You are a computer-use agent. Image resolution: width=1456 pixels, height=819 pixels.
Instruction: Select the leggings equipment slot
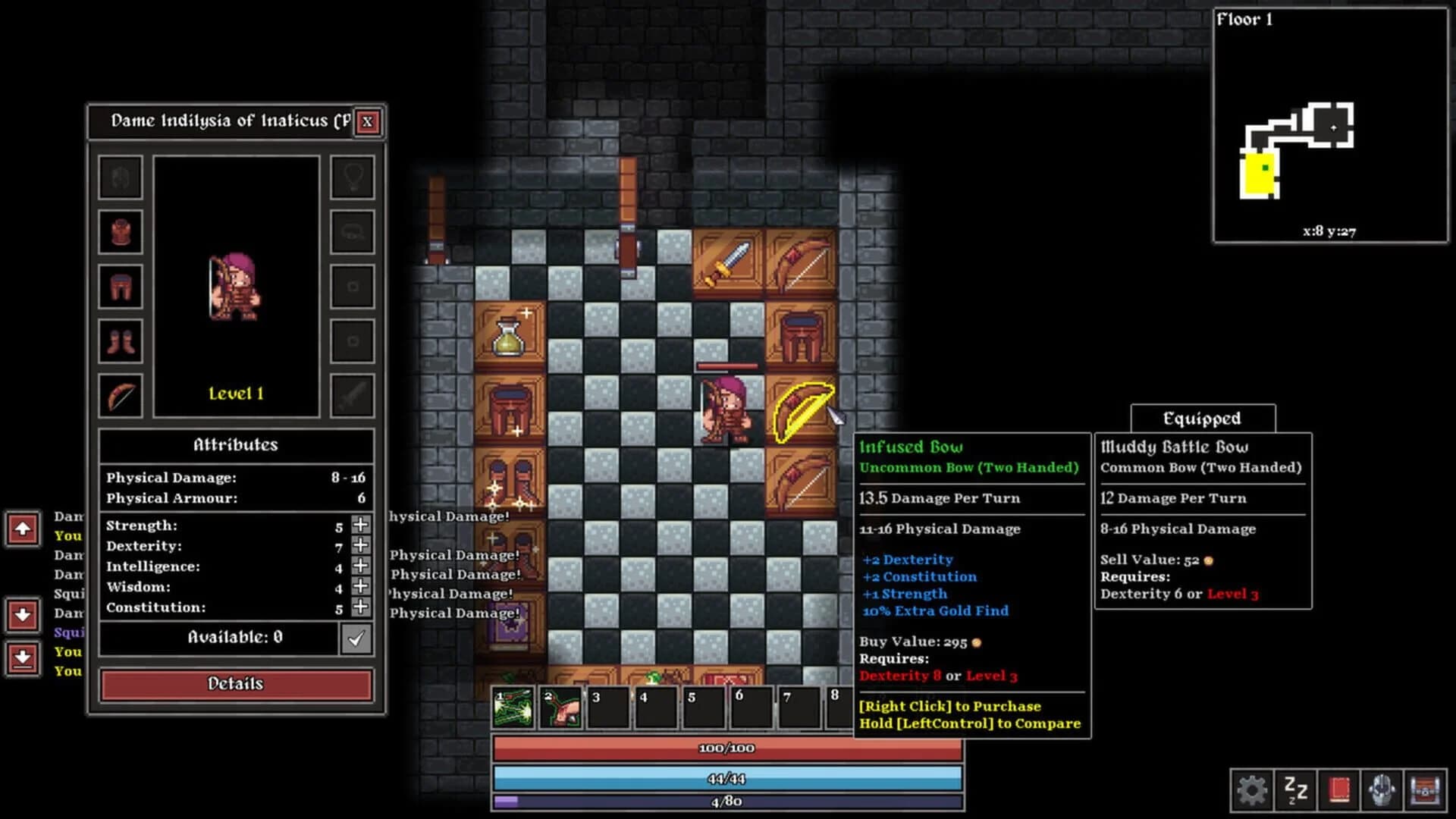coord(120,286)
